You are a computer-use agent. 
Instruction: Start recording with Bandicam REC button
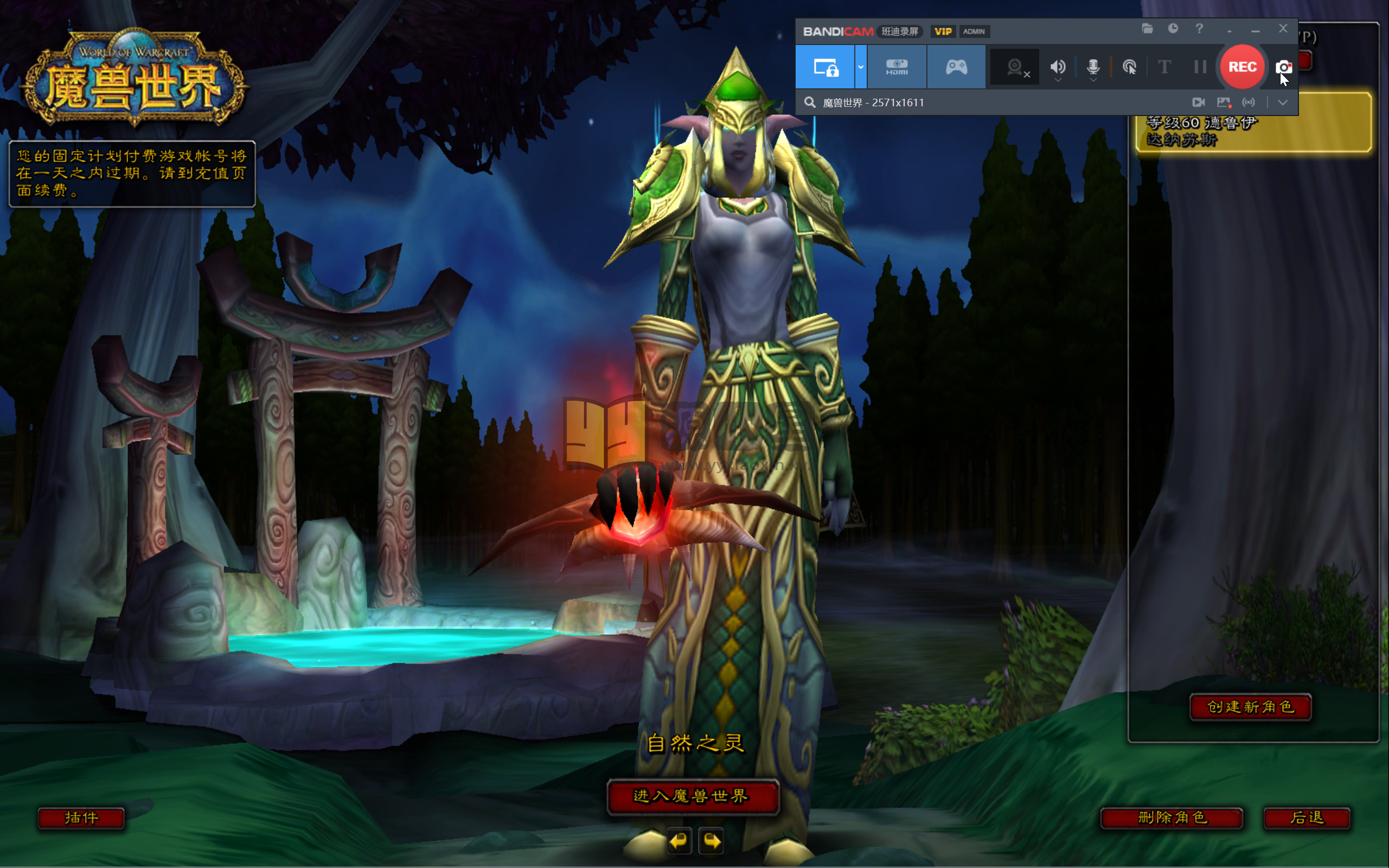click(1241, 67)
